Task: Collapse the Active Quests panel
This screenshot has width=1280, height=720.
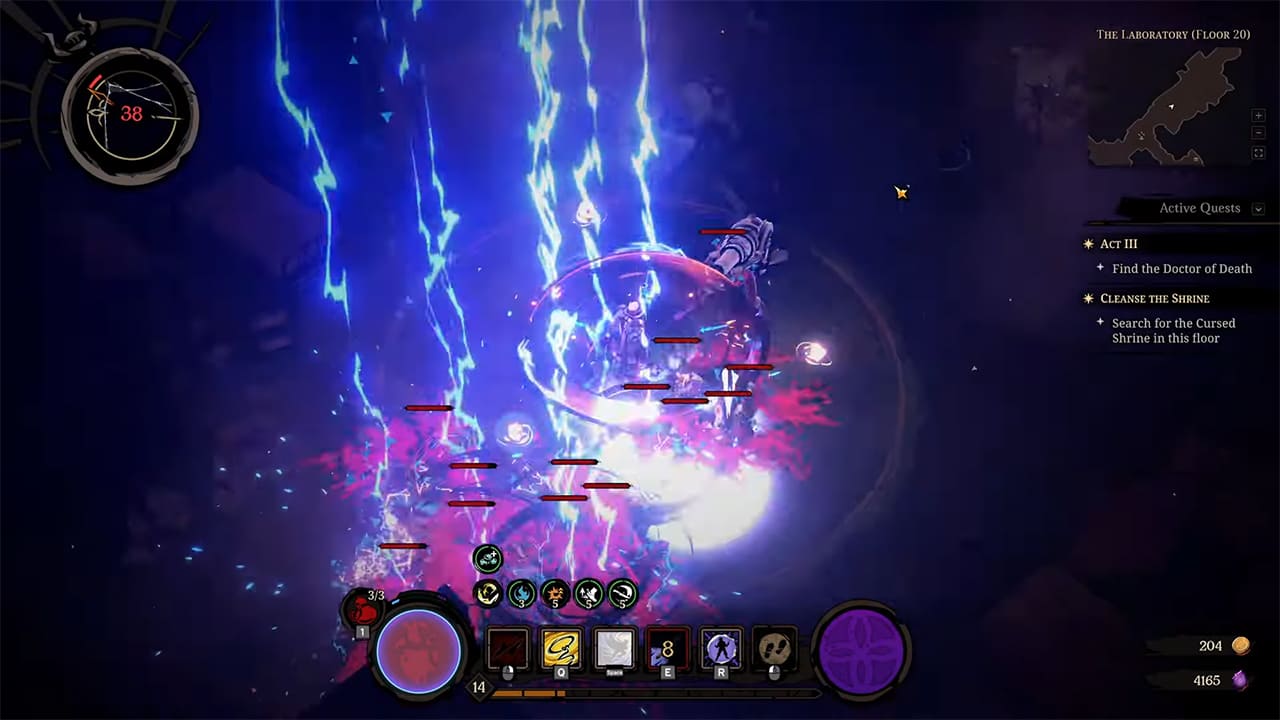Action: [1258, 209]
